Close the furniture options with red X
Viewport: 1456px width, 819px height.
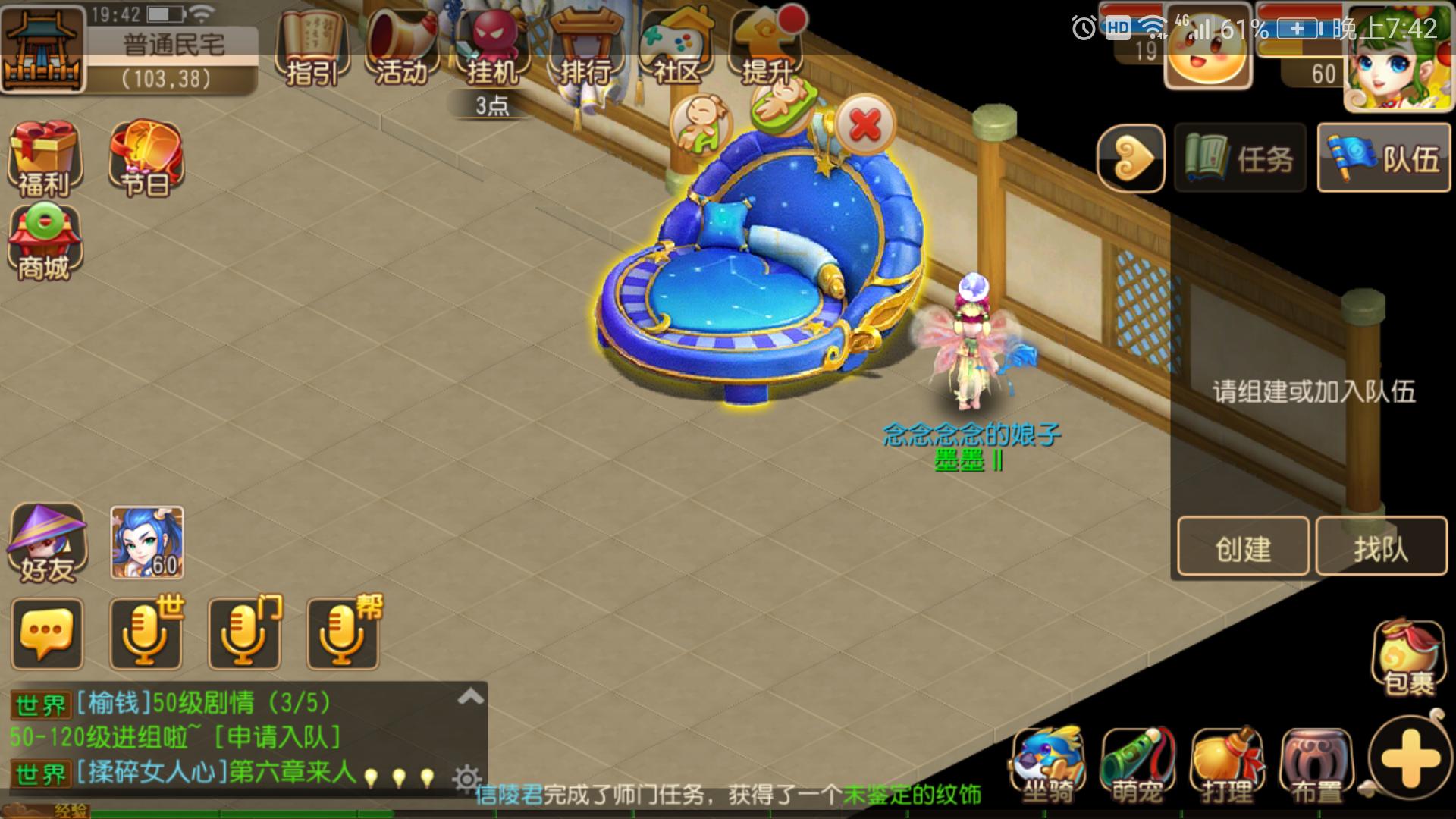[865, 124]
